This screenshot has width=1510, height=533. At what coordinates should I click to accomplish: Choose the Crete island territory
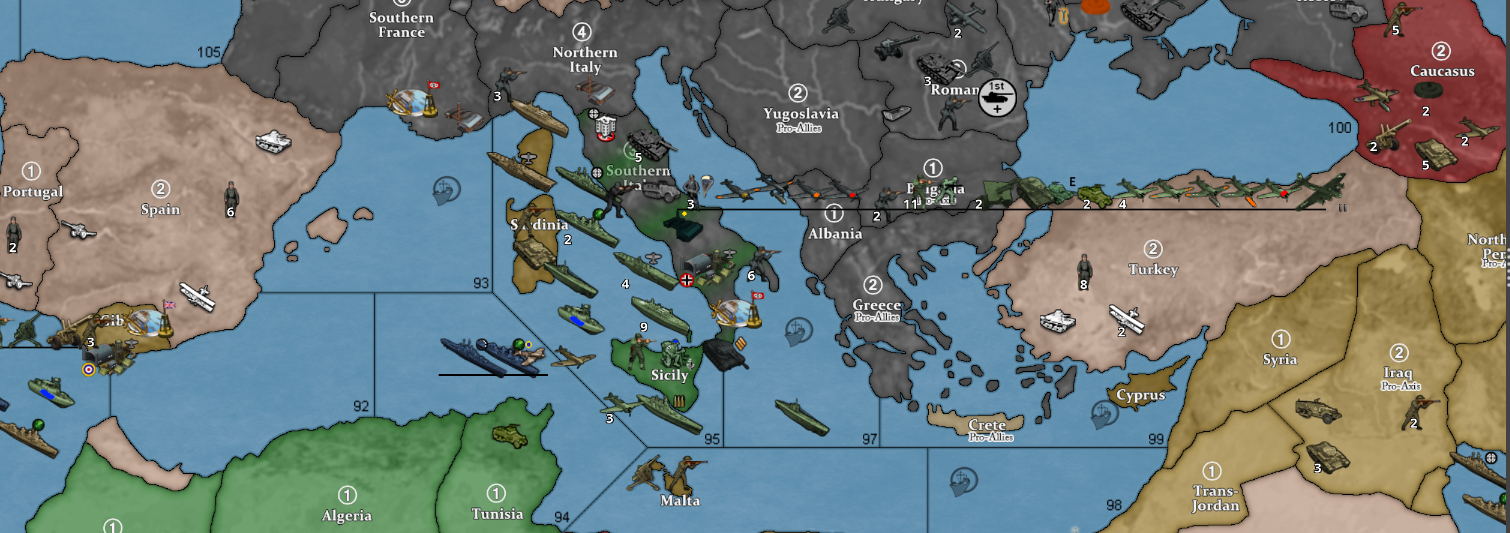click(x=986, y=425)
